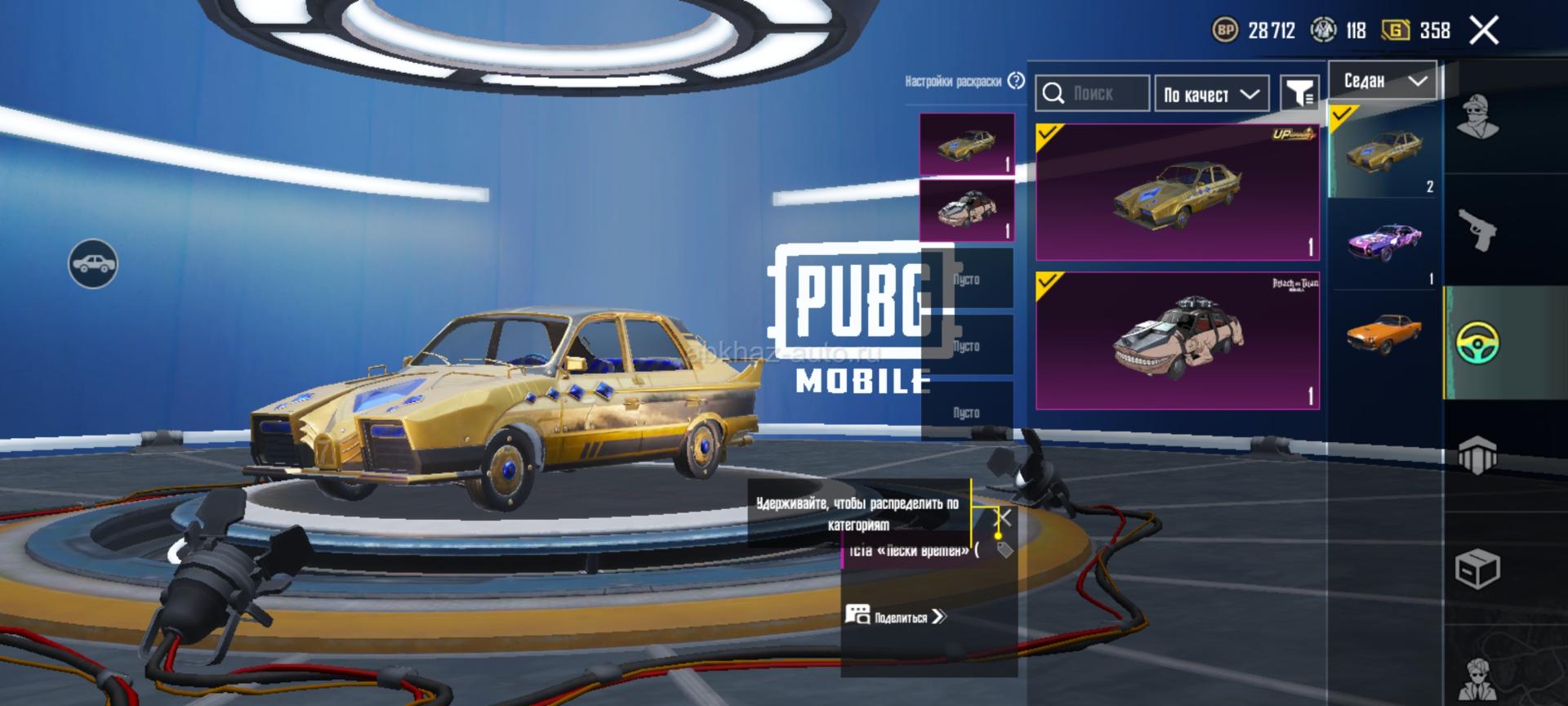Open the stacked hexagon category tab
This screenshot has height=706, width=1568.
pos(1478,455)
